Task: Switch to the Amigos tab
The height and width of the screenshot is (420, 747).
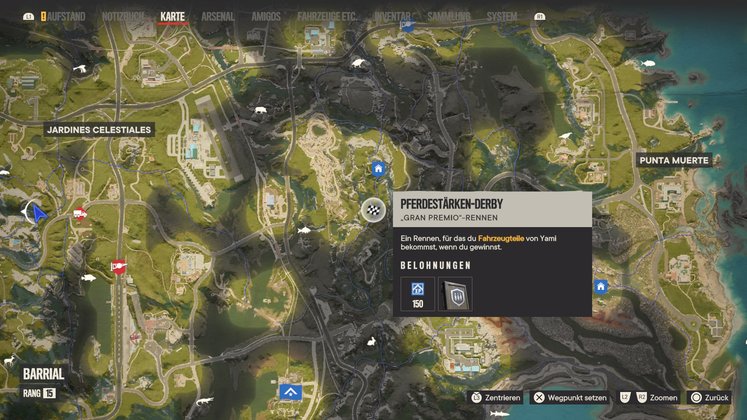Action: point(268,17)
